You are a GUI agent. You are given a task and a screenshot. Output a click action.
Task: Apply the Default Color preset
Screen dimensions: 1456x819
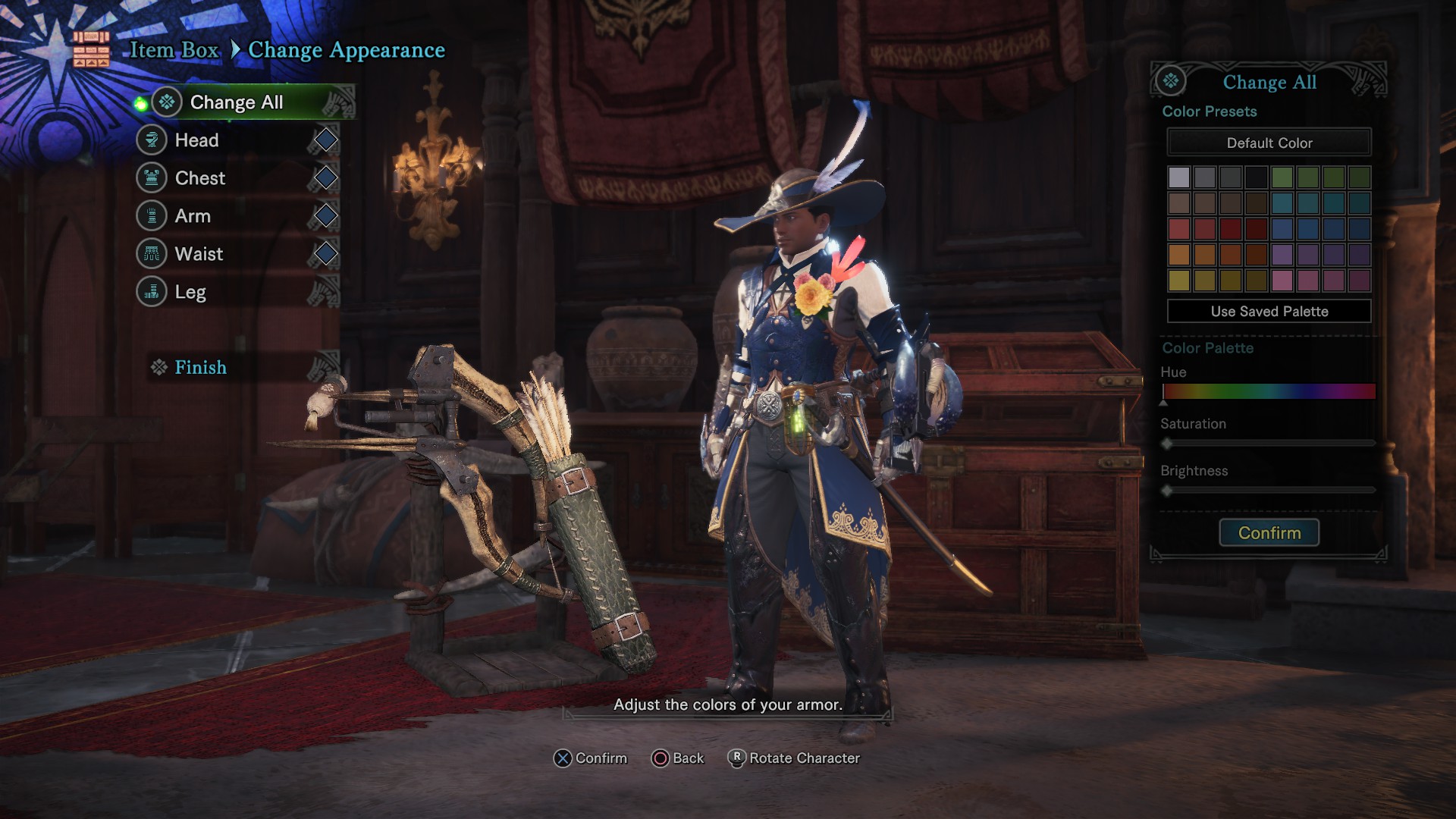pos(1269,143)
